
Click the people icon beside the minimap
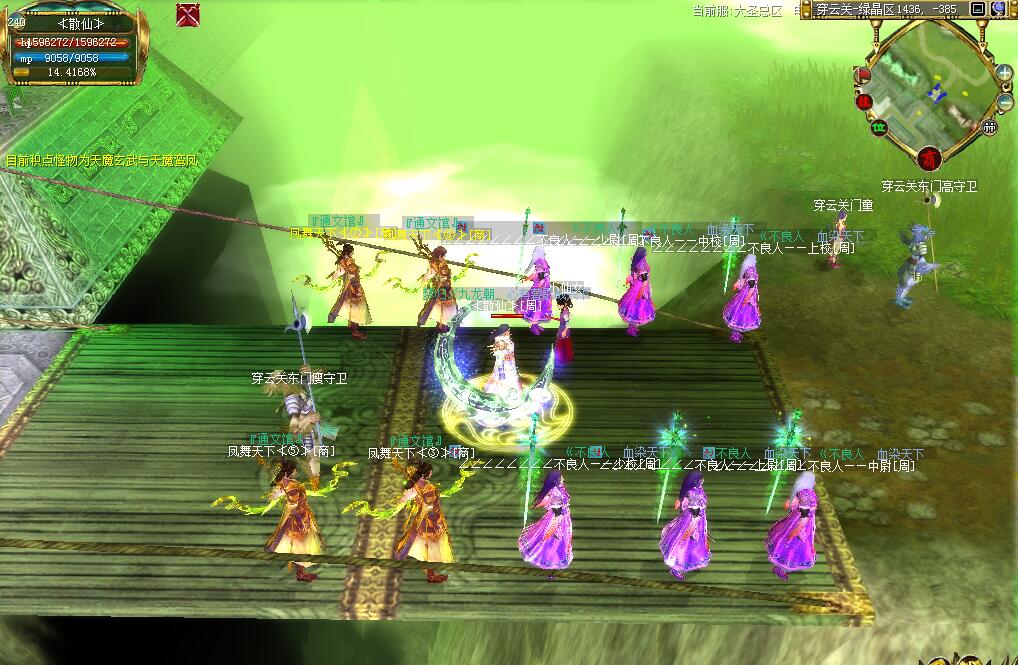pos(989,127)
